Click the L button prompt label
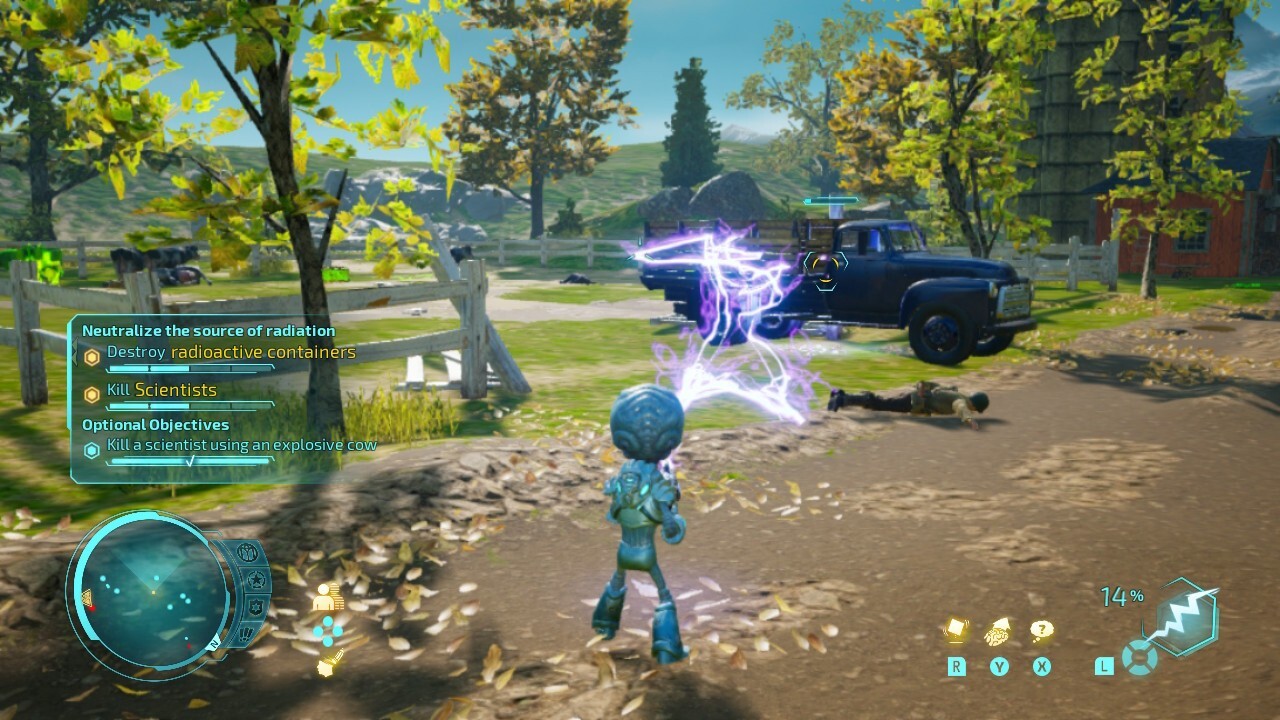This screenshot has height=720, width=1280. click(x=1104, y=664)
